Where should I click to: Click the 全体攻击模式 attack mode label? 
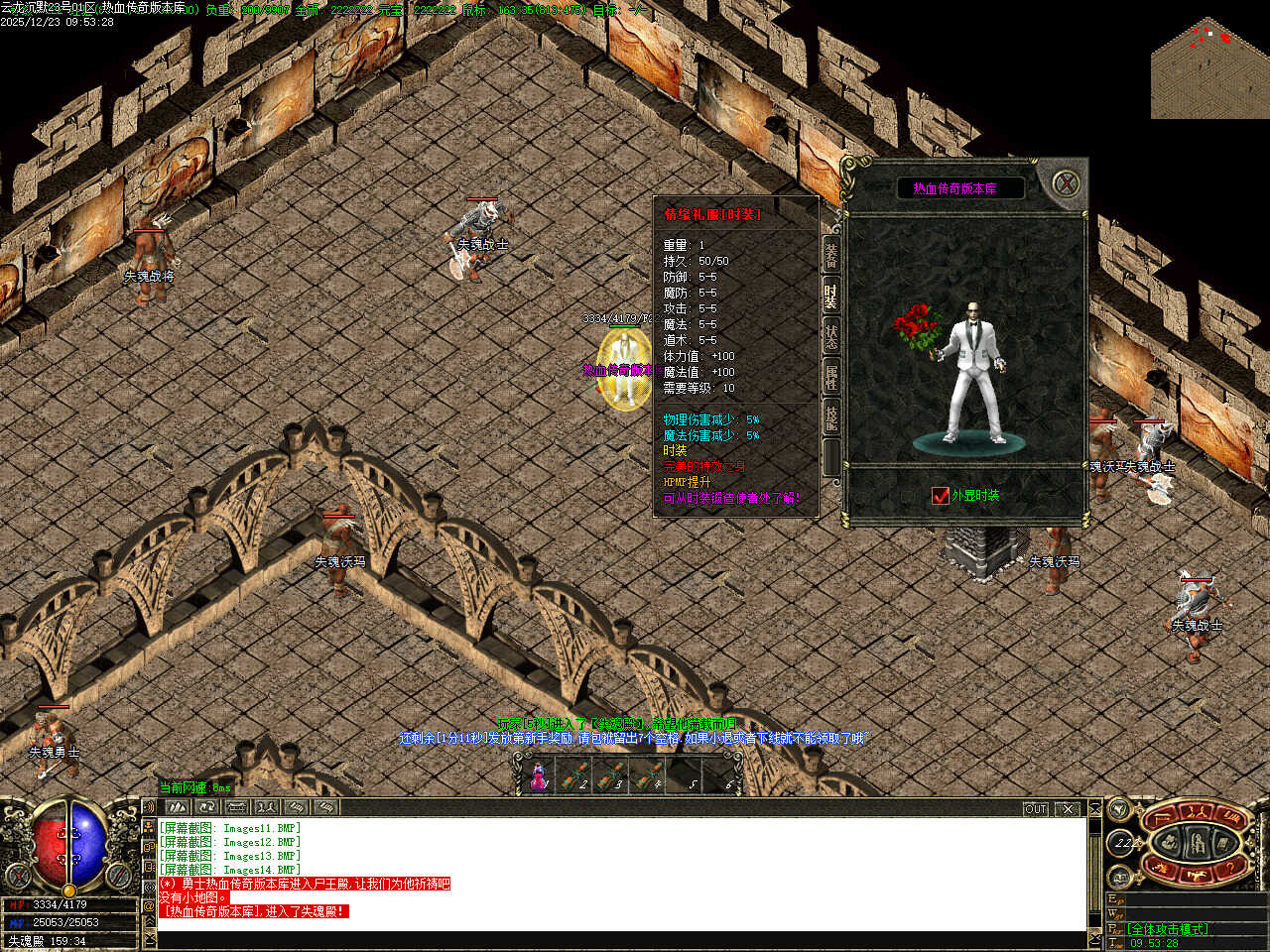[1169, 929]
